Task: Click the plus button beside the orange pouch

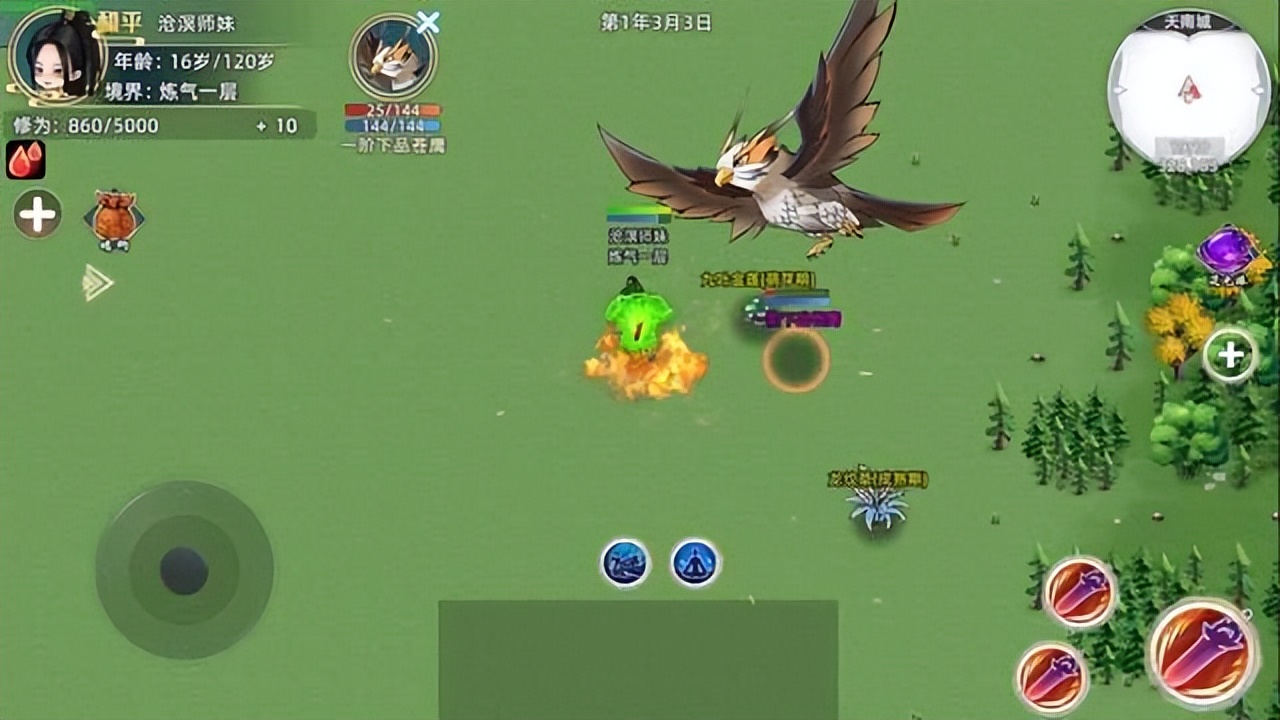Action: (x=38, y=215)
